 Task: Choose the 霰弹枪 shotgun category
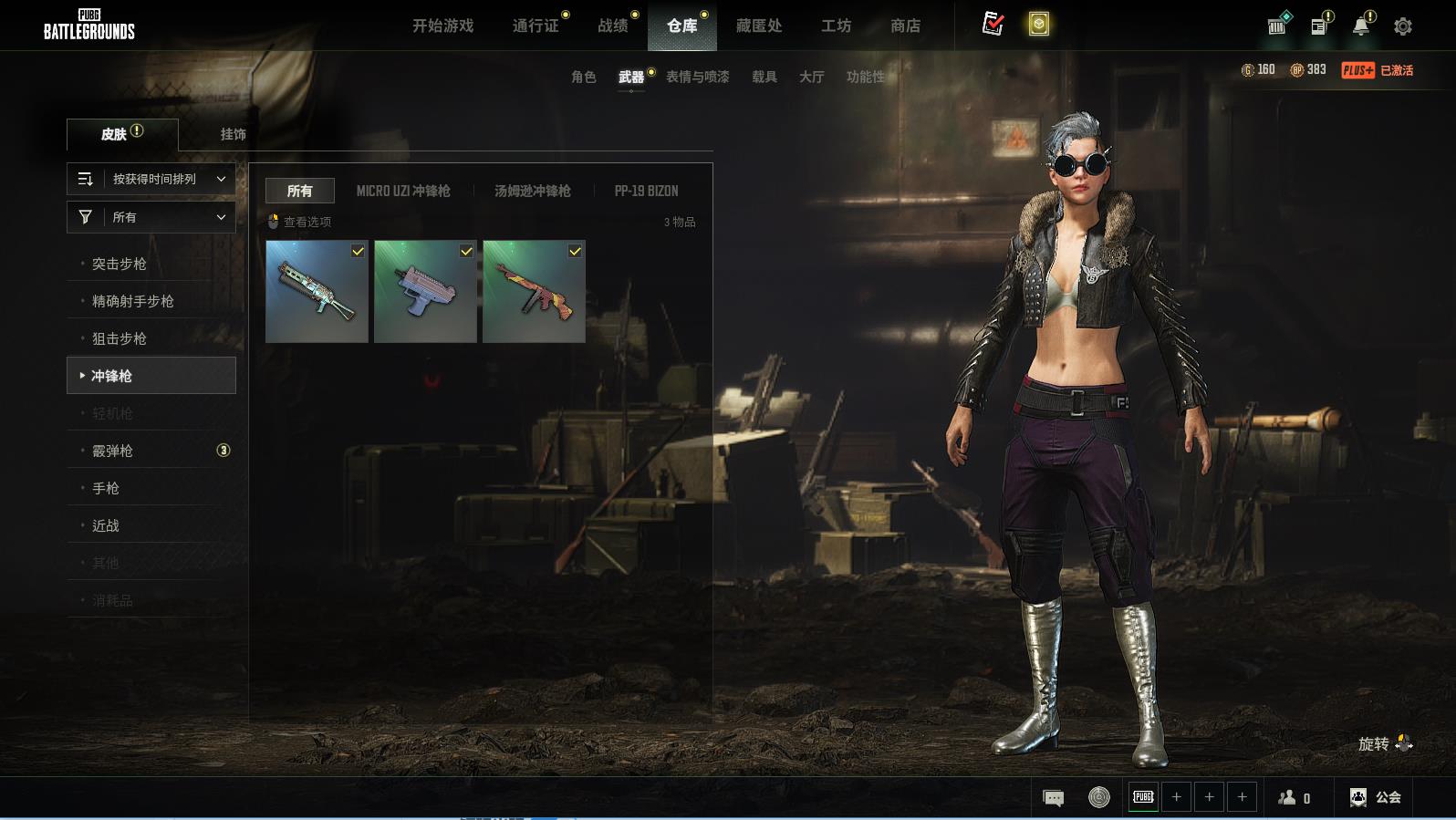[x=112, y=451]
